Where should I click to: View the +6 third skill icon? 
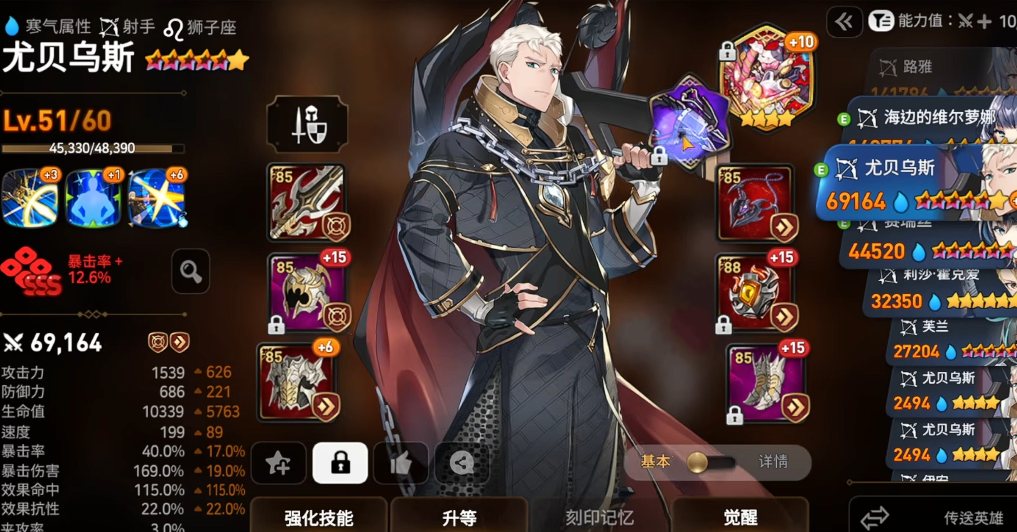(157, 197)
